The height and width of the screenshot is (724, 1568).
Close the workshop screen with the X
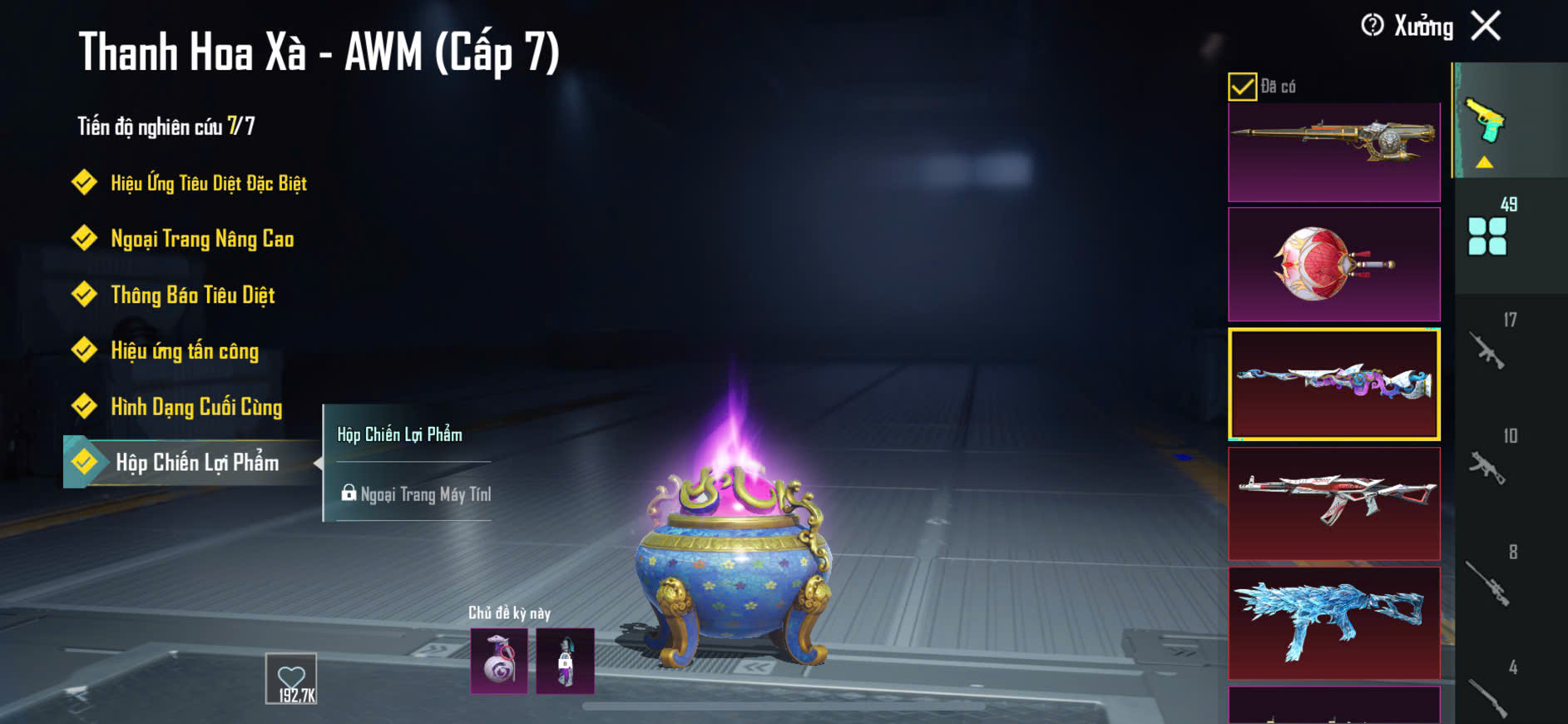(x=1486, y=26)
